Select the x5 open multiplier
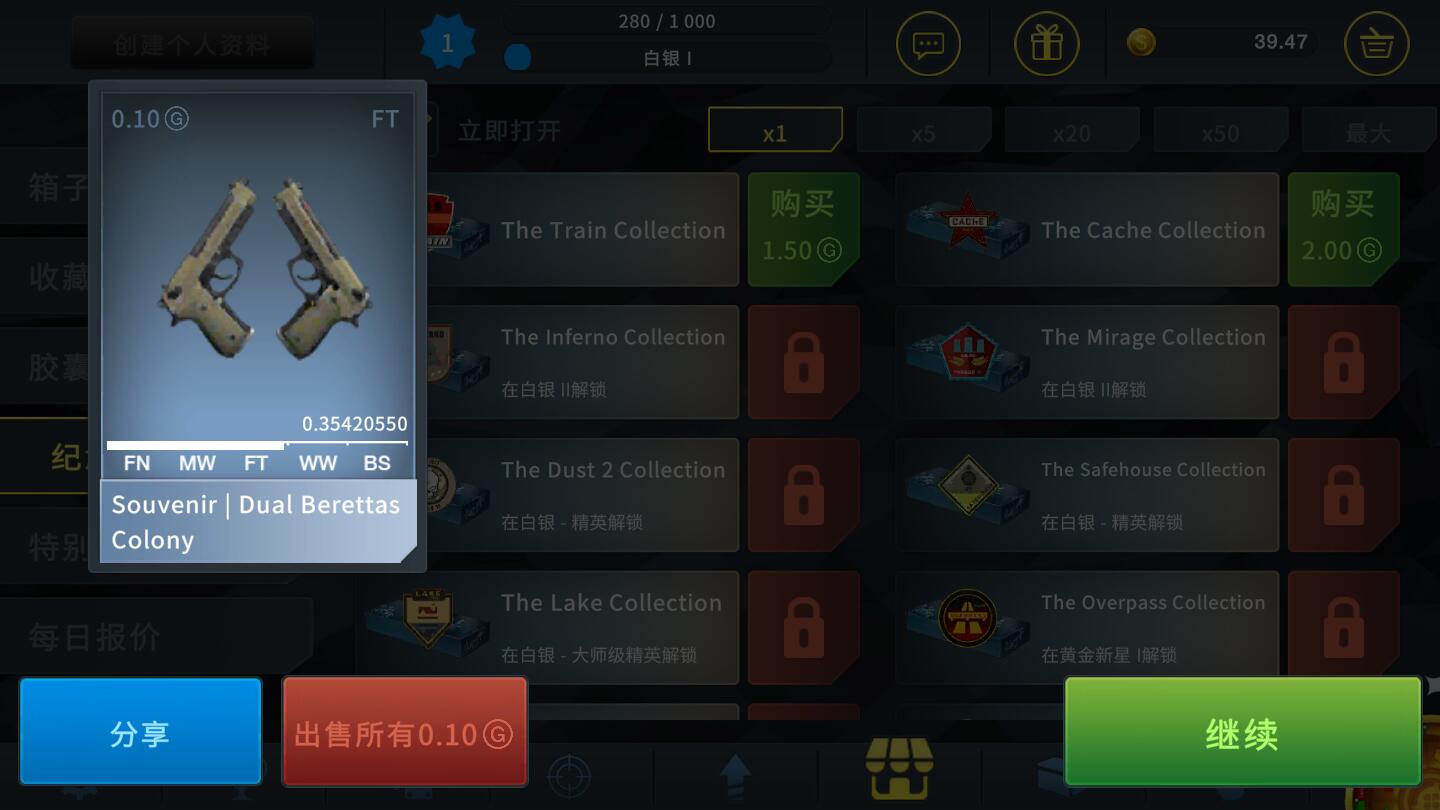 [x=924, y=130]
